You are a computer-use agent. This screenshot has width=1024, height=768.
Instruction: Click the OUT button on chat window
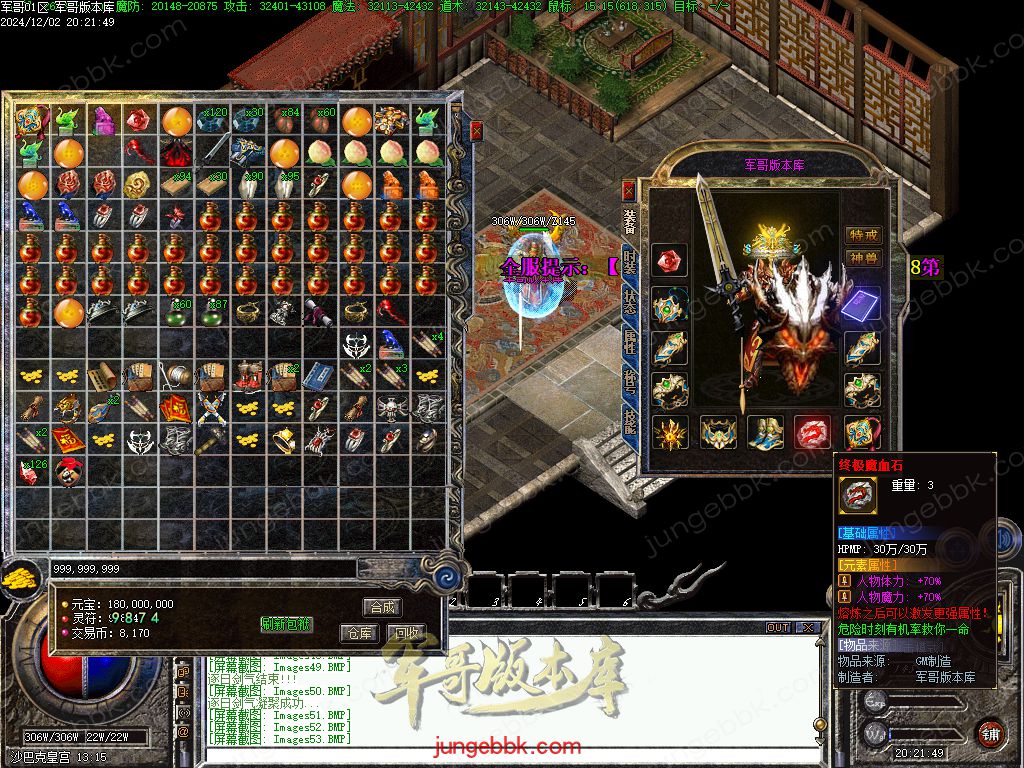pyautogui.click(x=778, y=628)
